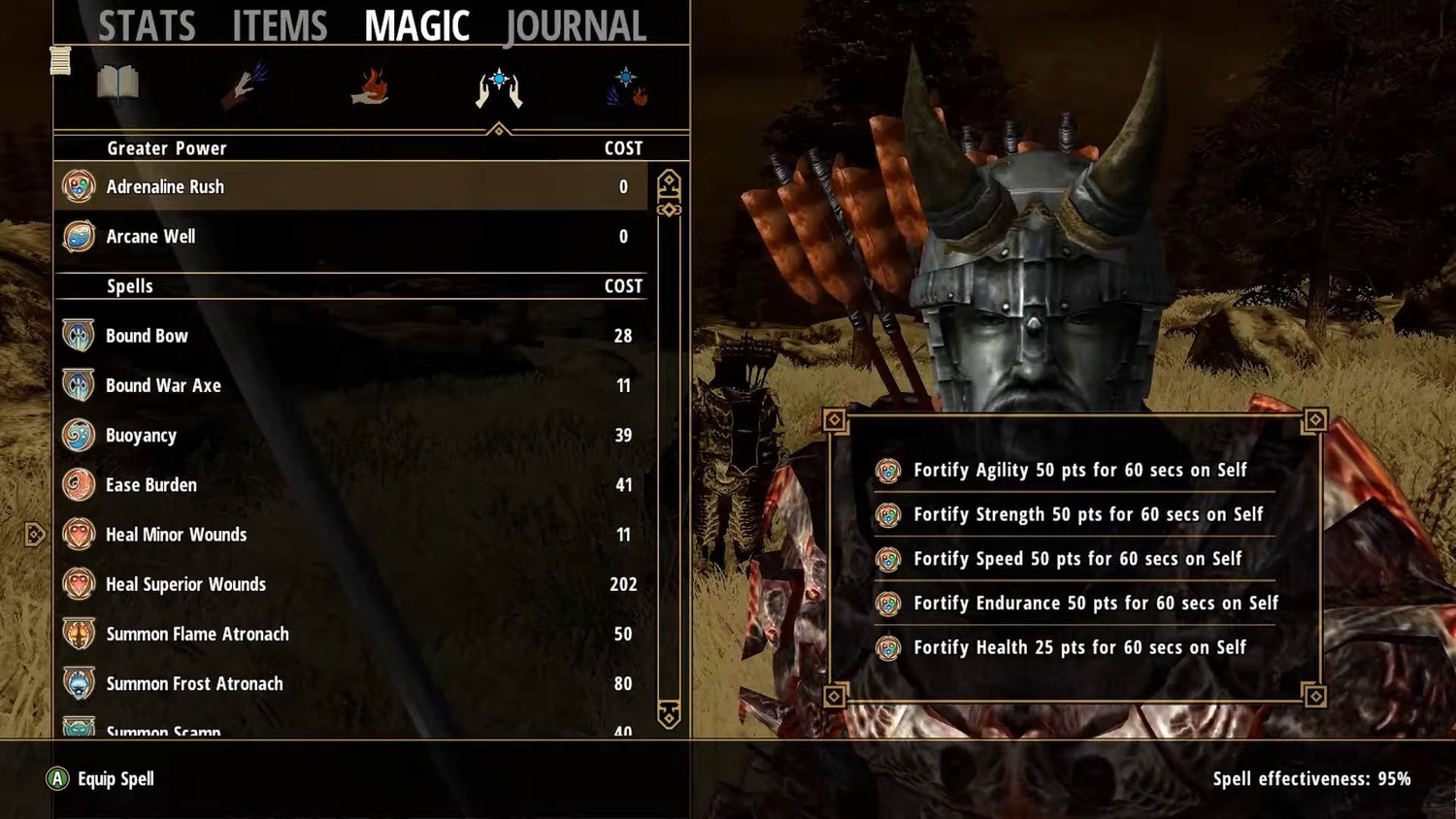
Task: Switch to the STATS tab
Action: click(147, 26)
